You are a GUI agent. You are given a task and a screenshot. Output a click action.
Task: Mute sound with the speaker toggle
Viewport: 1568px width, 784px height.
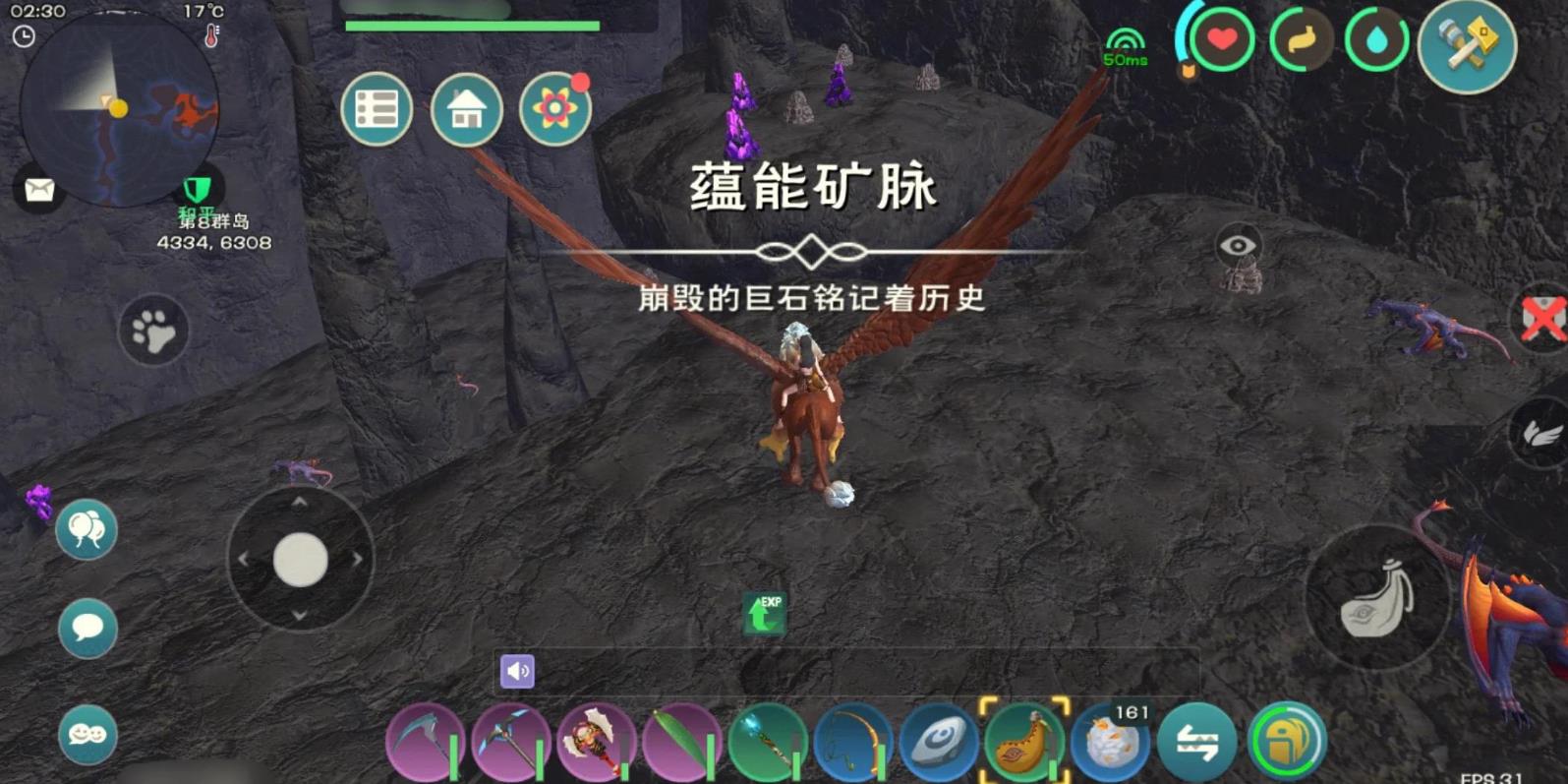pyautogui.click(x=519, y=670)
